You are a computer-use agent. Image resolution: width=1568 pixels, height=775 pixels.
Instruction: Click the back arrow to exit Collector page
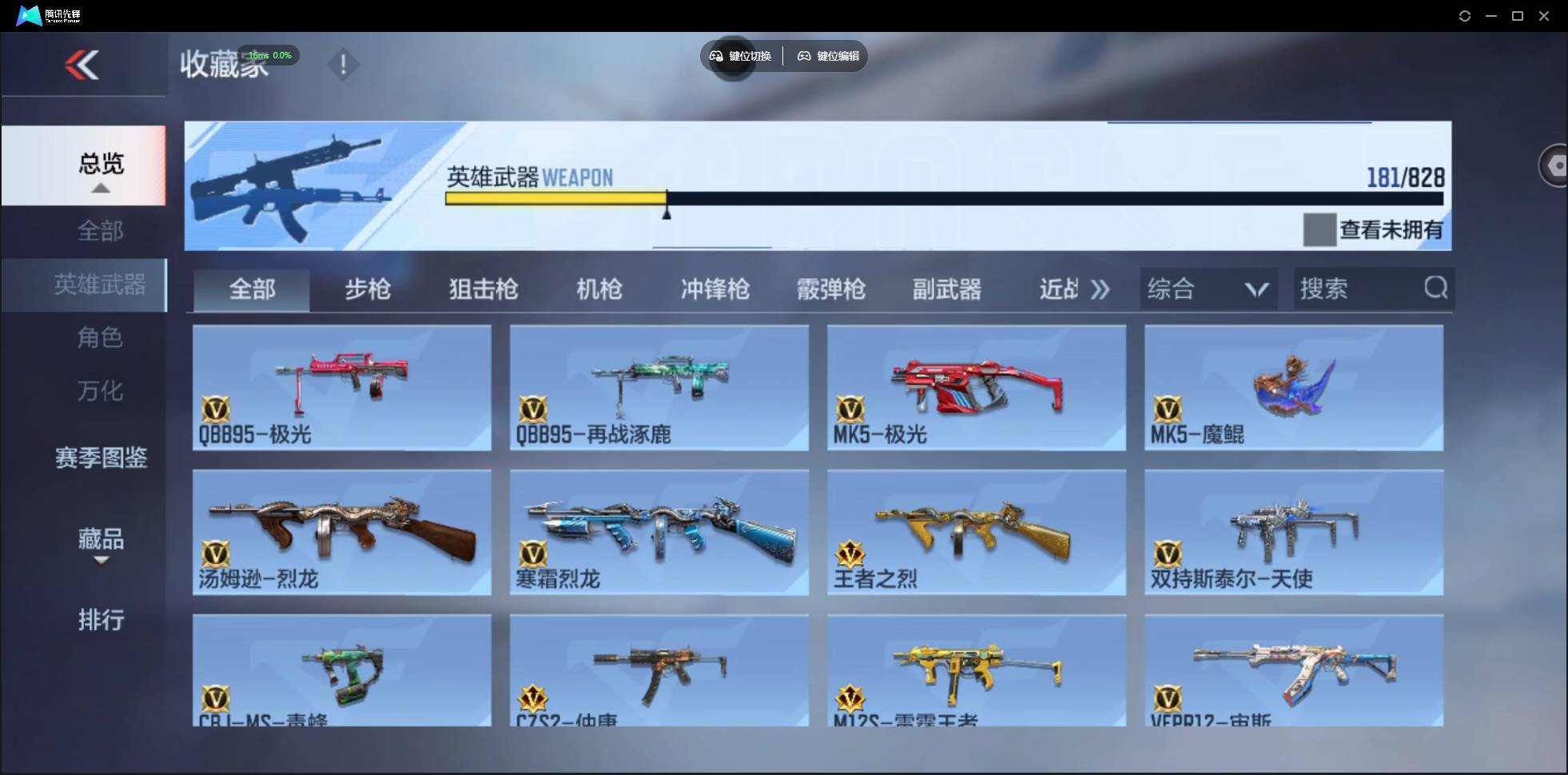(83, 65)
